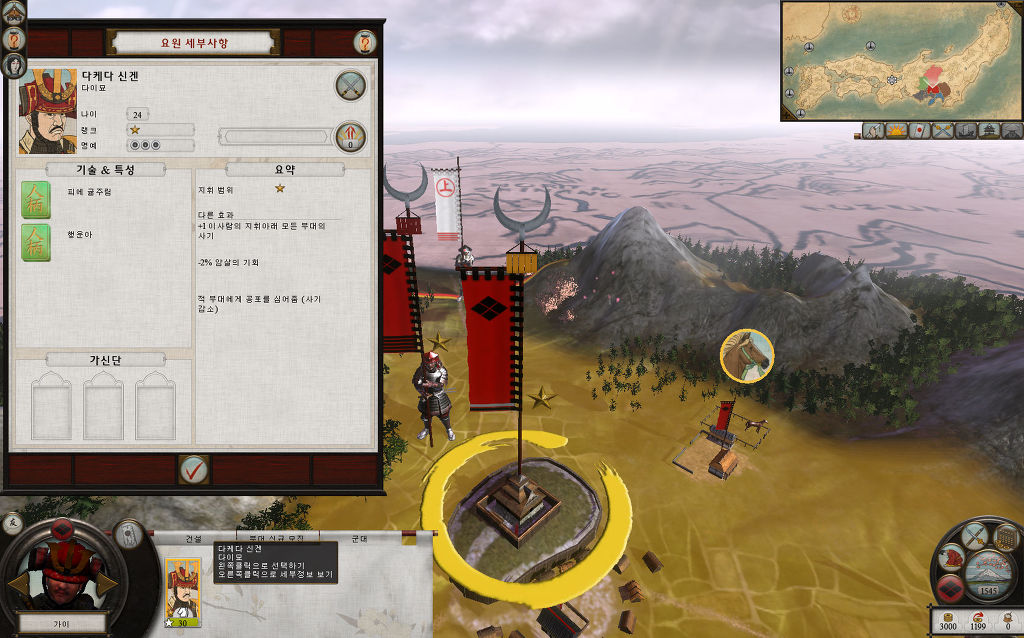Click the horse notification icon over the province

(x=746, y=355)
